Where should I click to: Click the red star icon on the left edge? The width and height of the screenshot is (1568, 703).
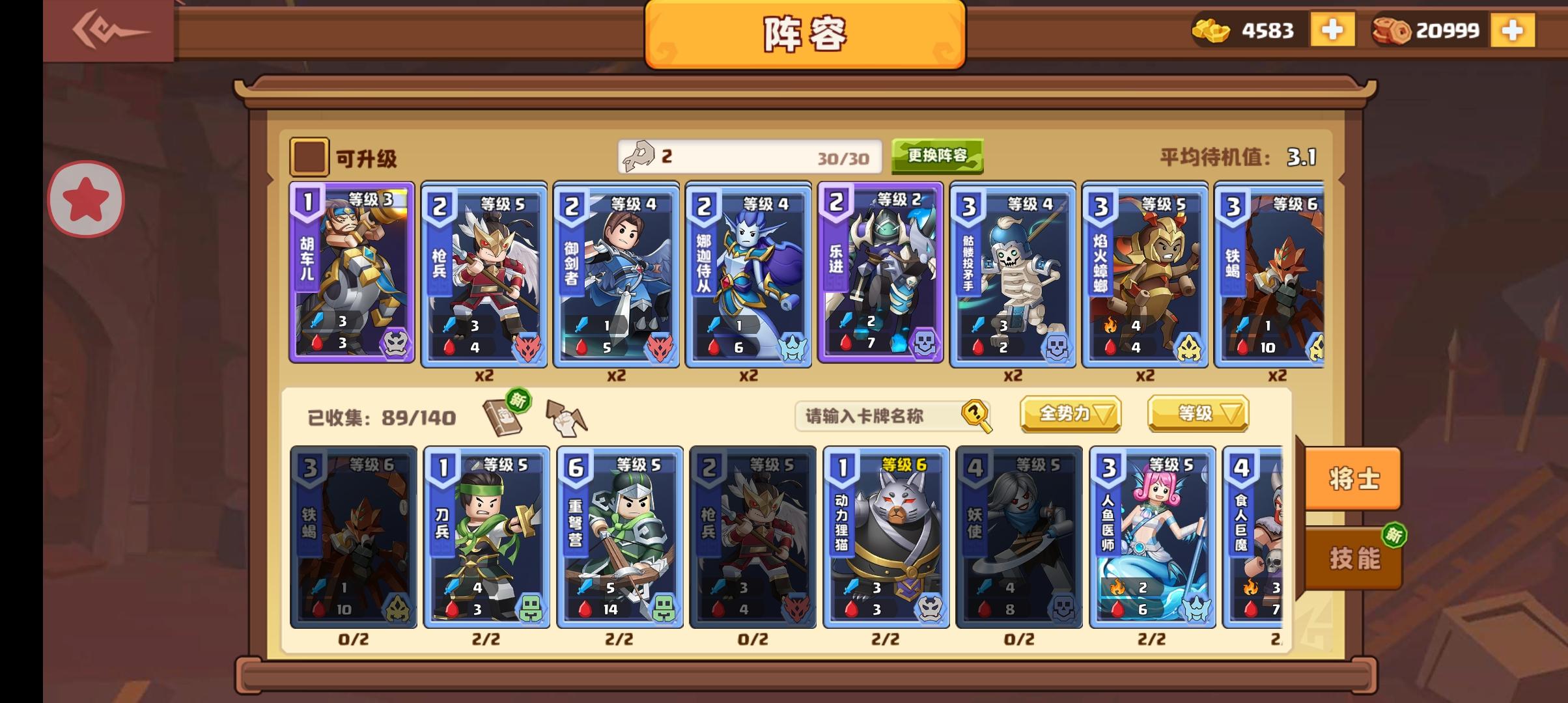[85, 199]
